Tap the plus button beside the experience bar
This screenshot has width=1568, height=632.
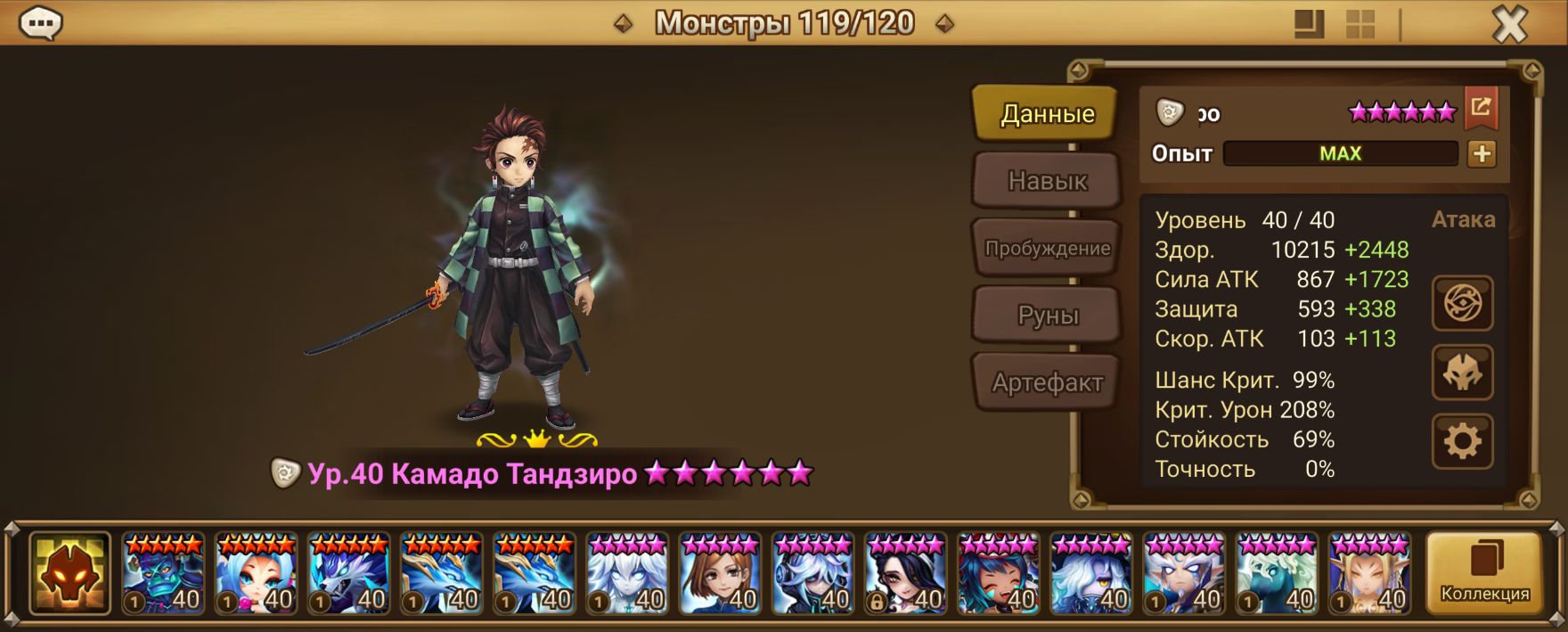(1482, 154)
